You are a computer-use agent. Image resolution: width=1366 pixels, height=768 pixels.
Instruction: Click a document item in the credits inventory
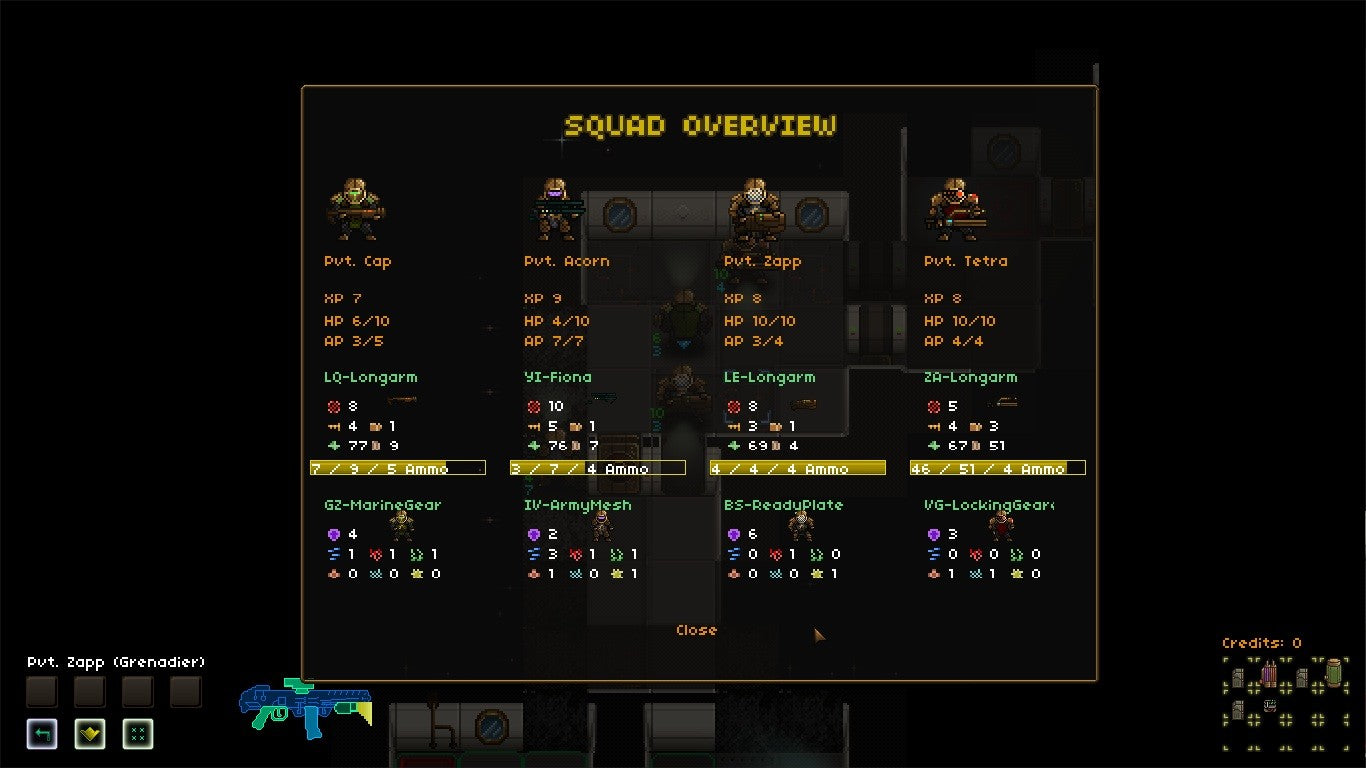(x=1238, y=677)
